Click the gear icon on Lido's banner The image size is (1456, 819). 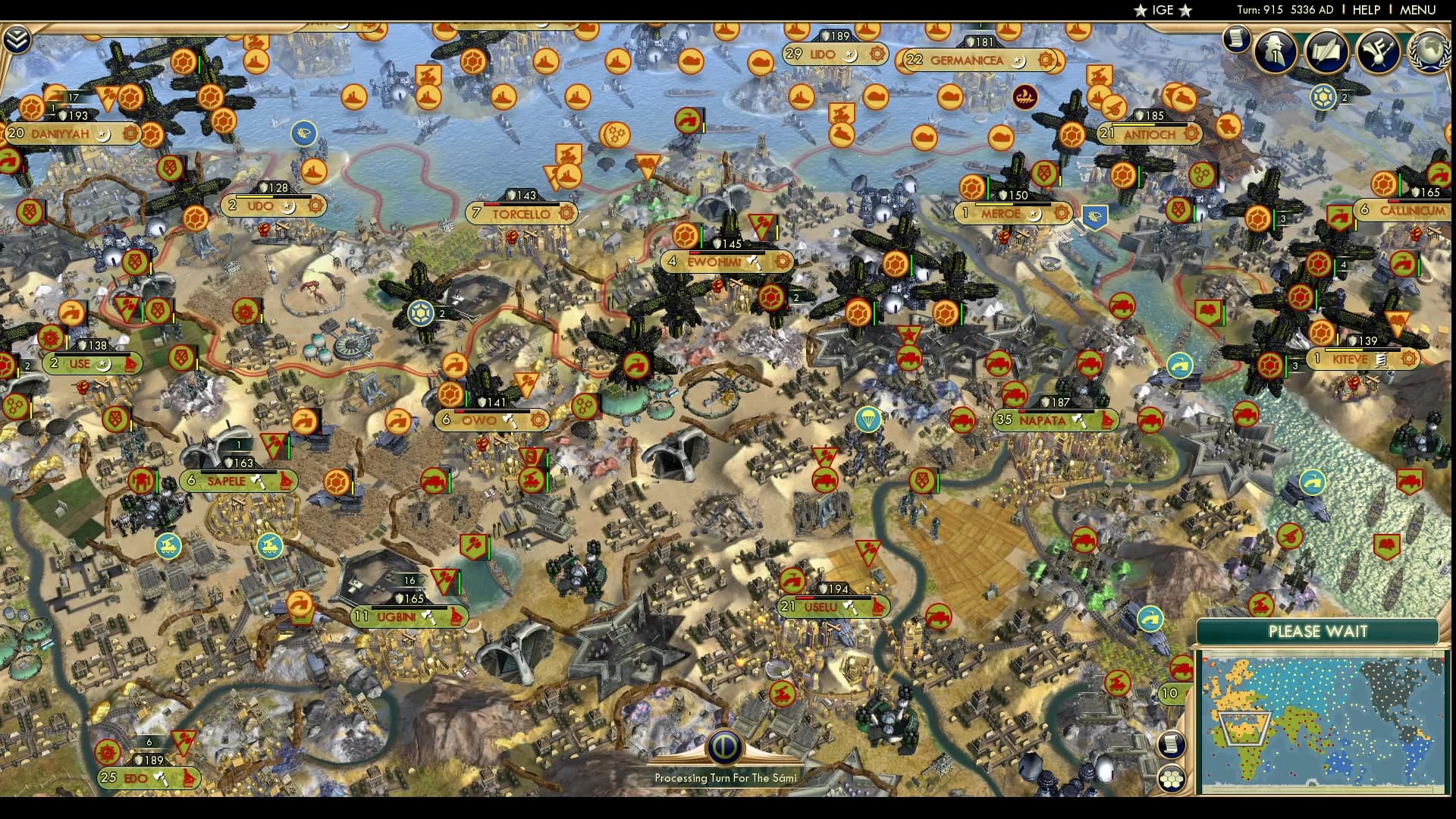(x=877, y=55)
